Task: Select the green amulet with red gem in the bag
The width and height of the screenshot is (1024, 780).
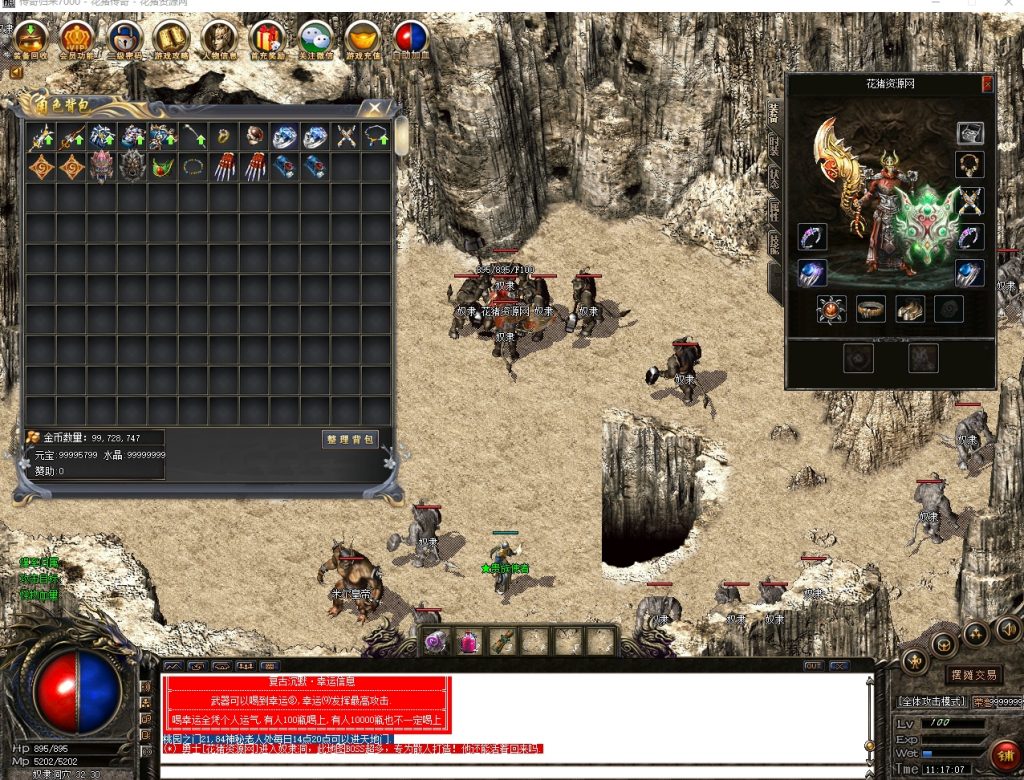Action: (x=163, y=166)
